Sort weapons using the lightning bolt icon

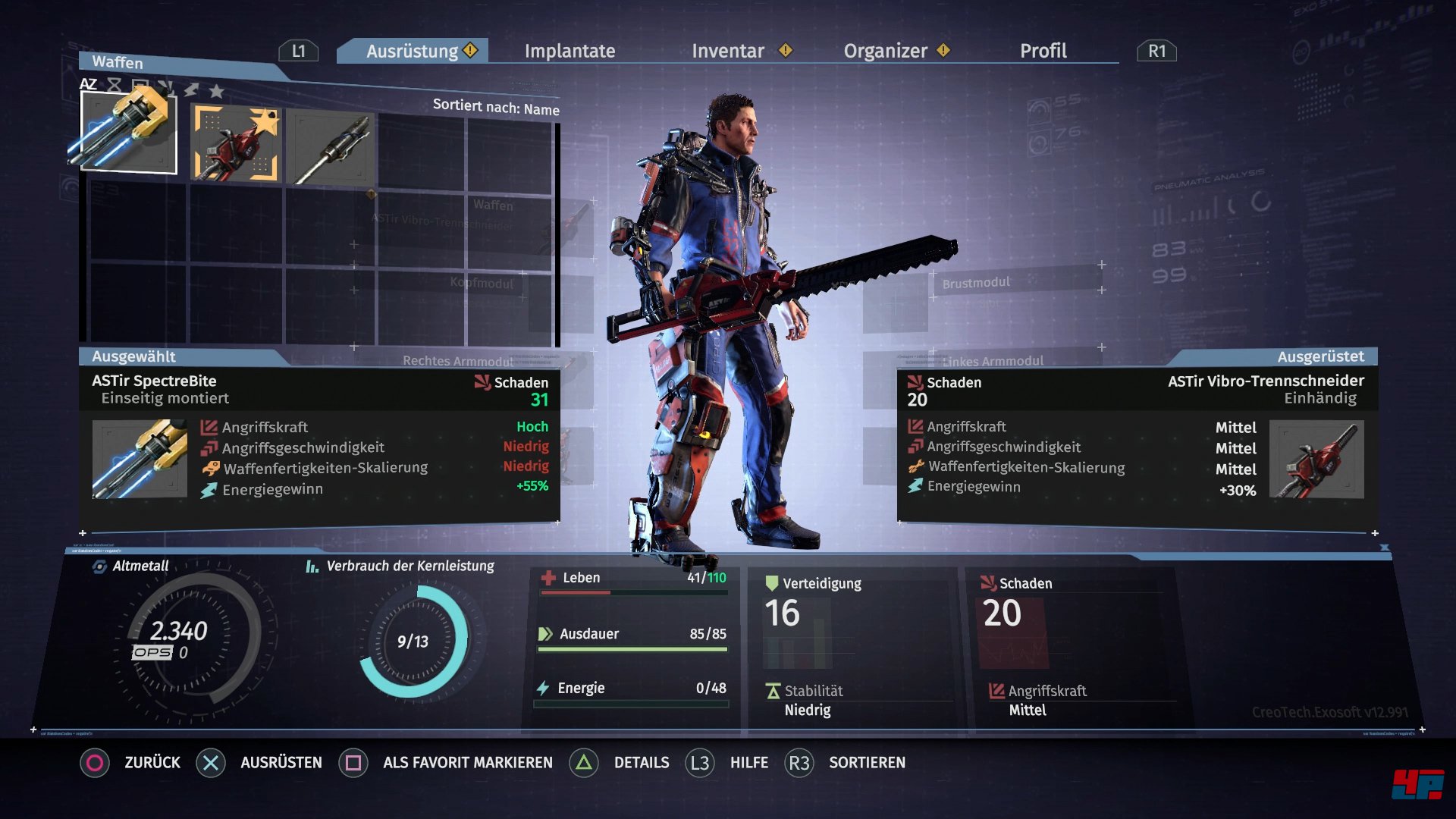point(192,89)
